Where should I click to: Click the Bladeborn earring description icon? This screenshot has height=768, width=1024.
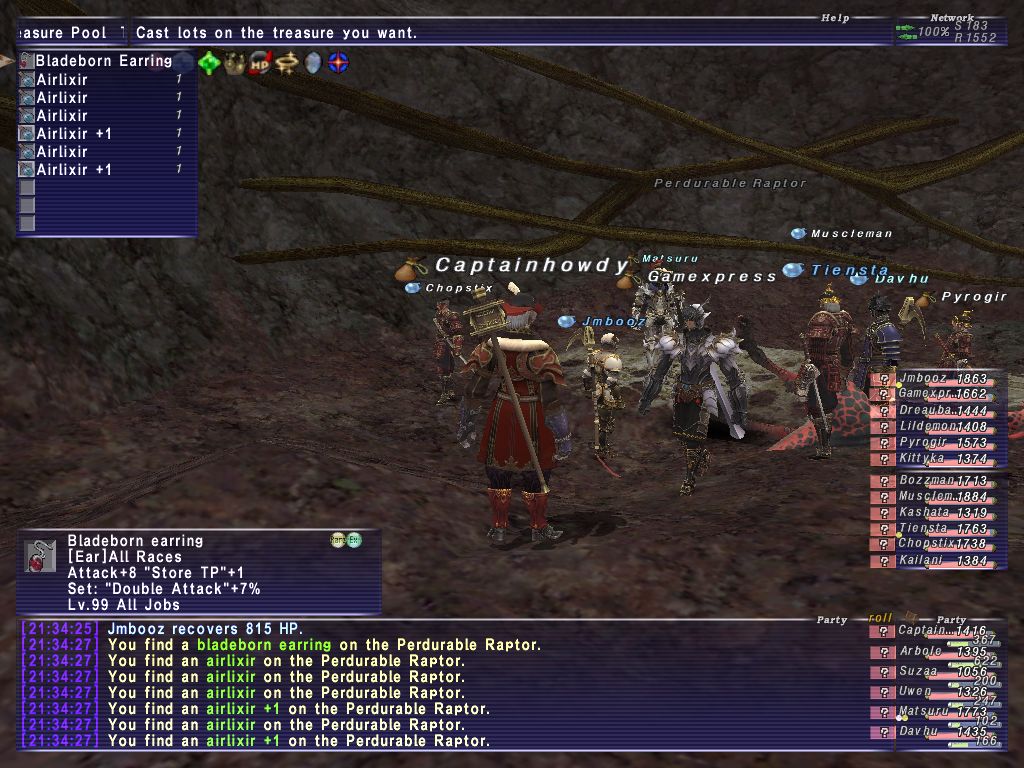pos(40,555)
